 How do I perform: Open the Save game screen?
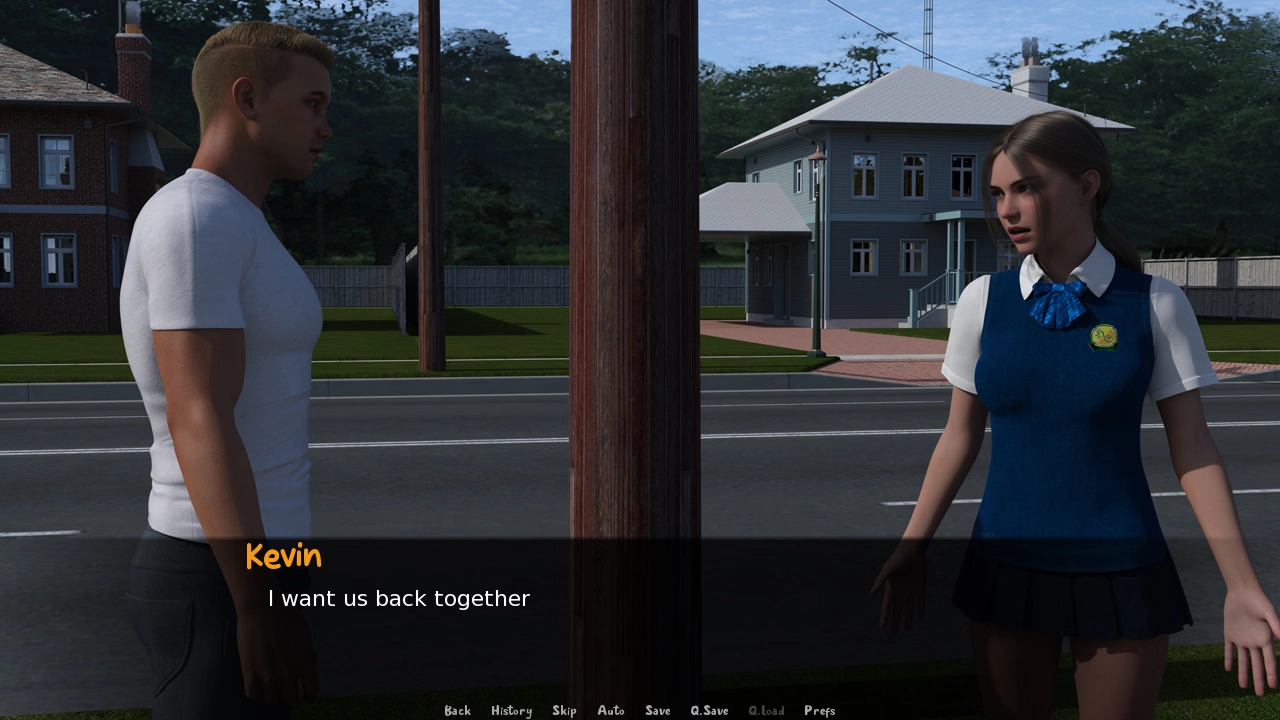(658, 711)
